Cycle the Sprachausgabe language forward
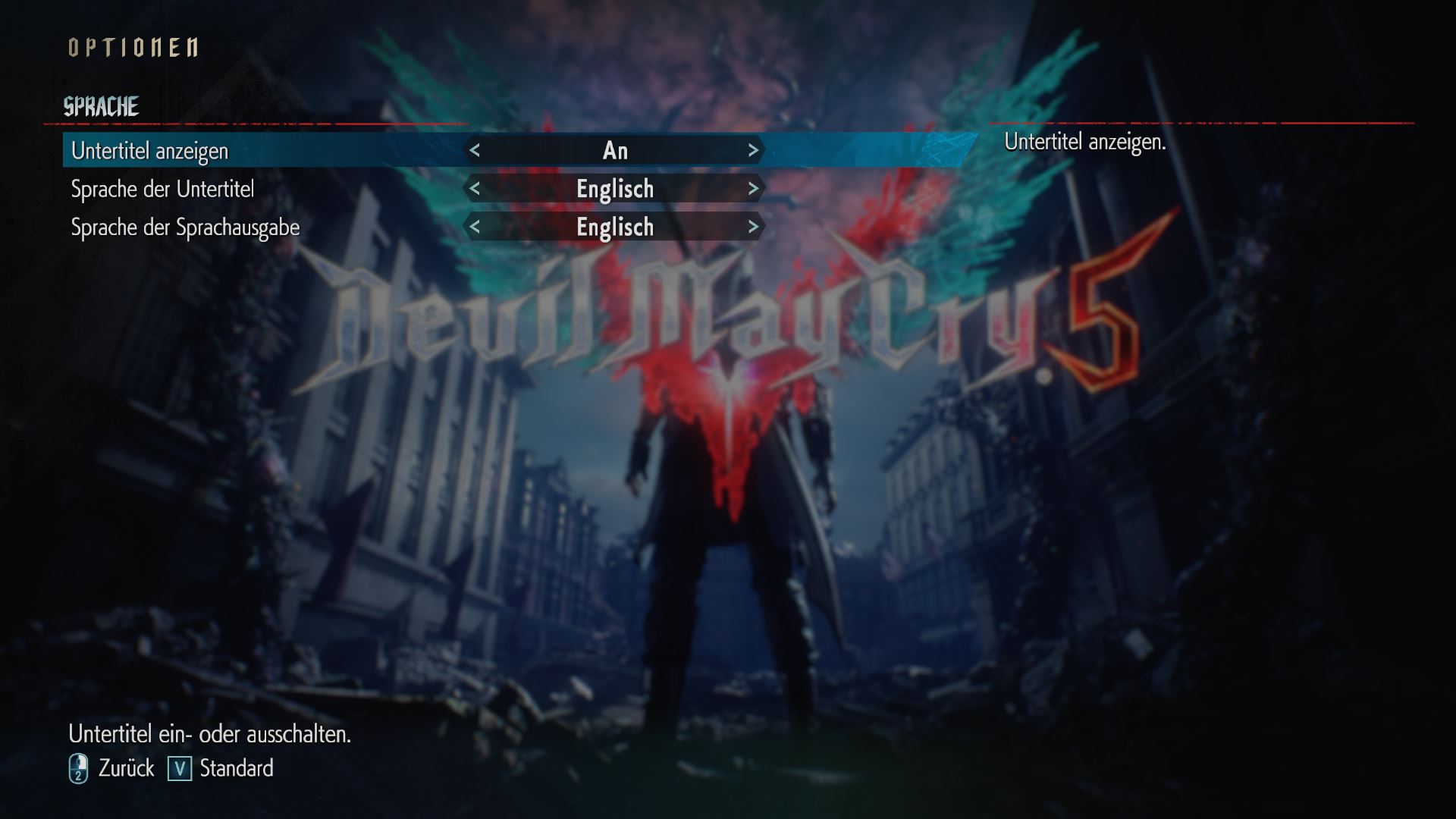Screen dimensions: 1456x819 [754, 227]
